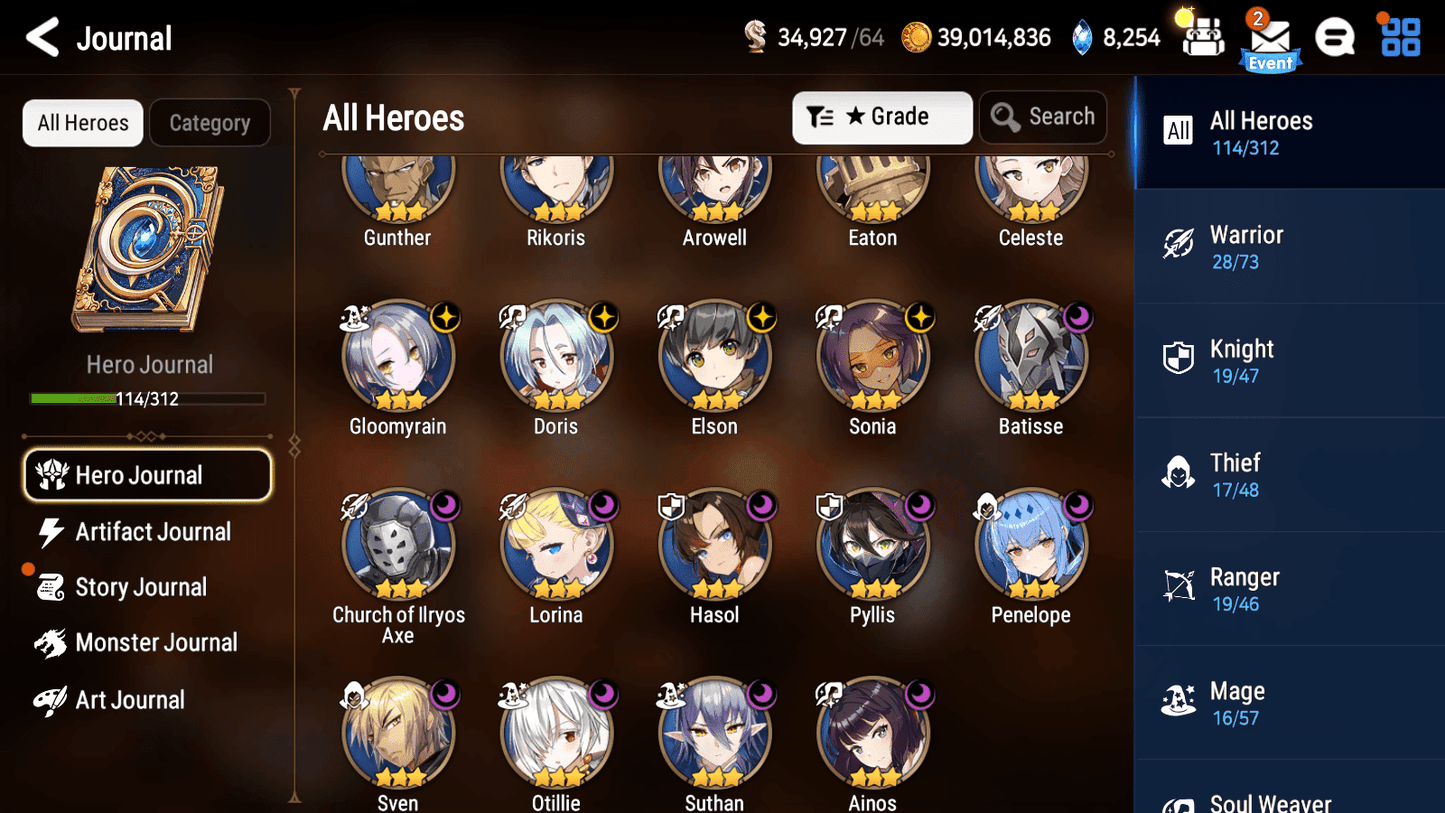Image resolution: width=1445 pixels, height=813 pixels.
Task: Select the Warrior class filter icon
Action: 1178,245
